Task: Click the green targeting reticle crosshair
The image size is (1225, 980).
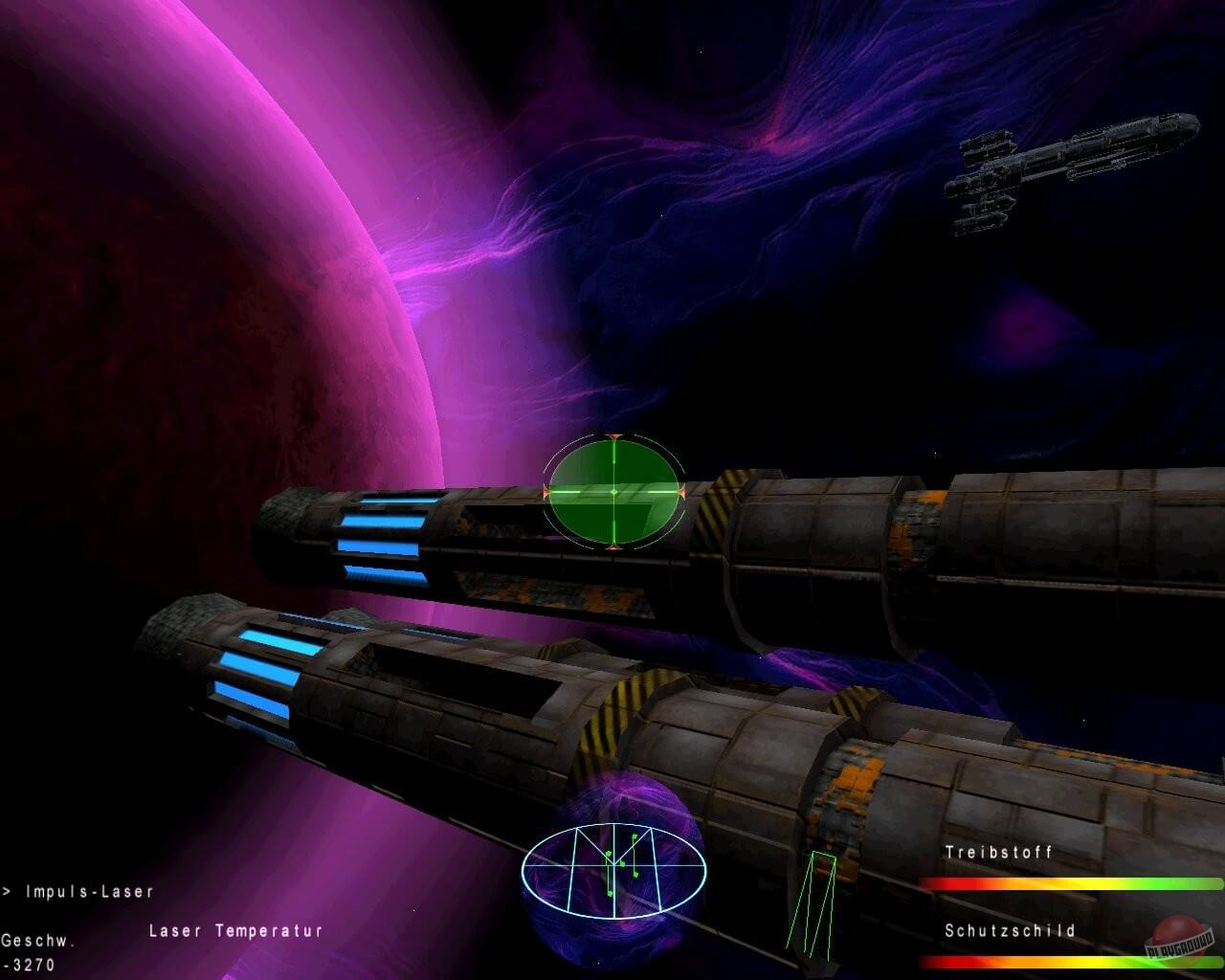Action: [612, 493]
